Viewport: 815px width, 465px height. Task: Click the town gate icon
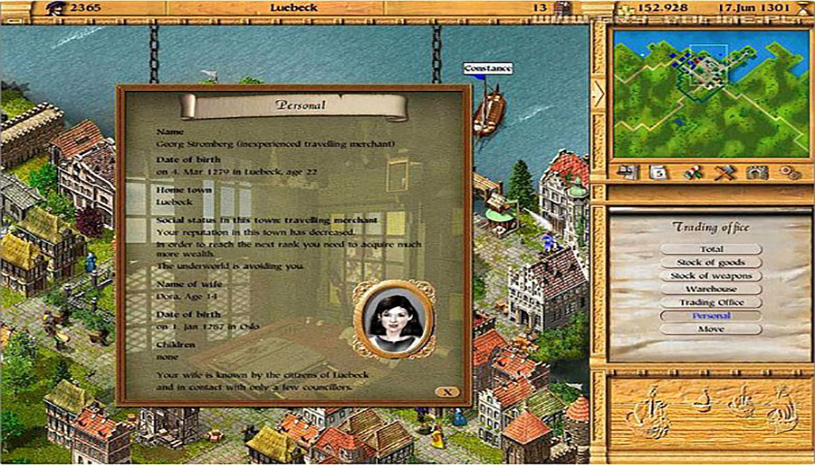[x=757, y=172]
